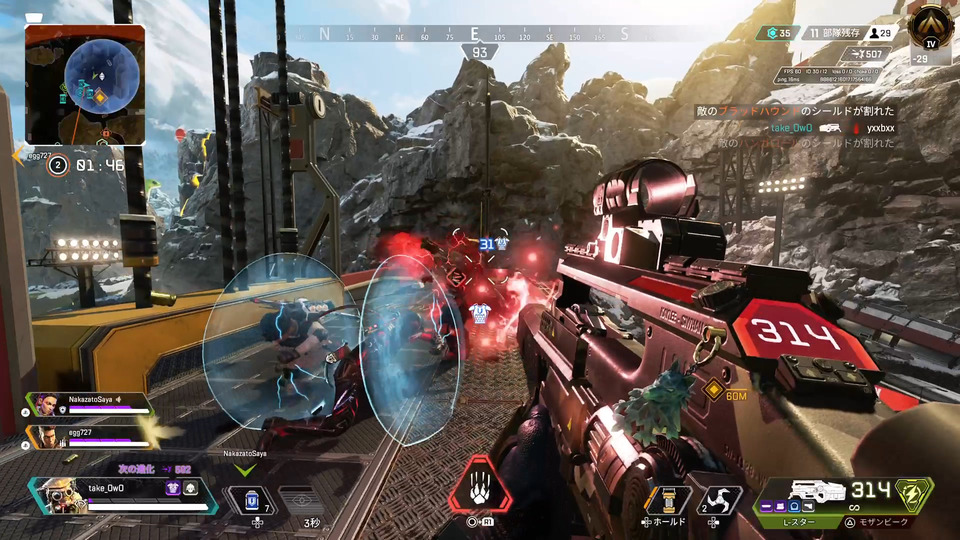The image size is (960, 540).
Task: Click the gold ranked badge emblem
Action: click(x=931, y=24)
